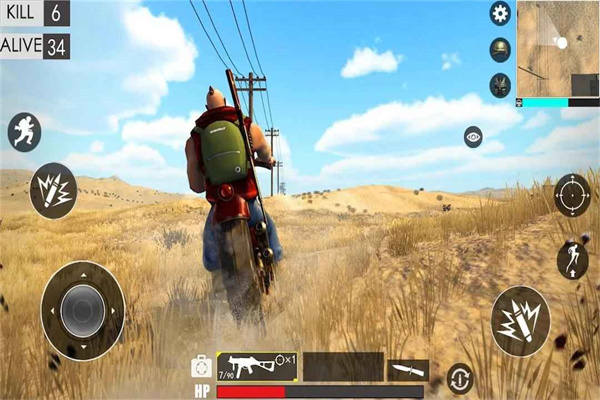Open the settings gear menu

pos(500,13)
